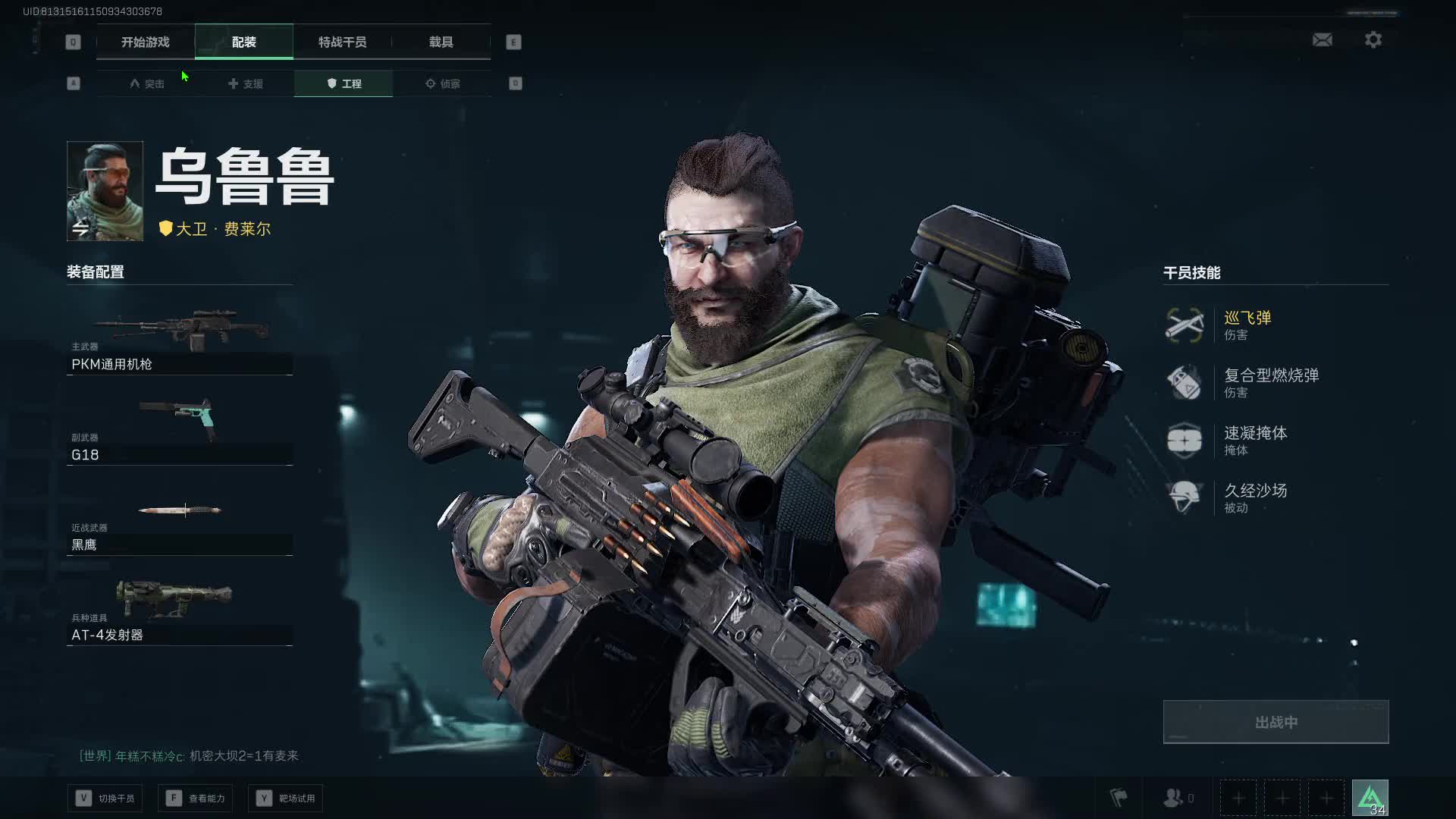View the 巡飞弹 operator skill
The width and height of the screenshot is (1456, 819).
pos(1247,325)
